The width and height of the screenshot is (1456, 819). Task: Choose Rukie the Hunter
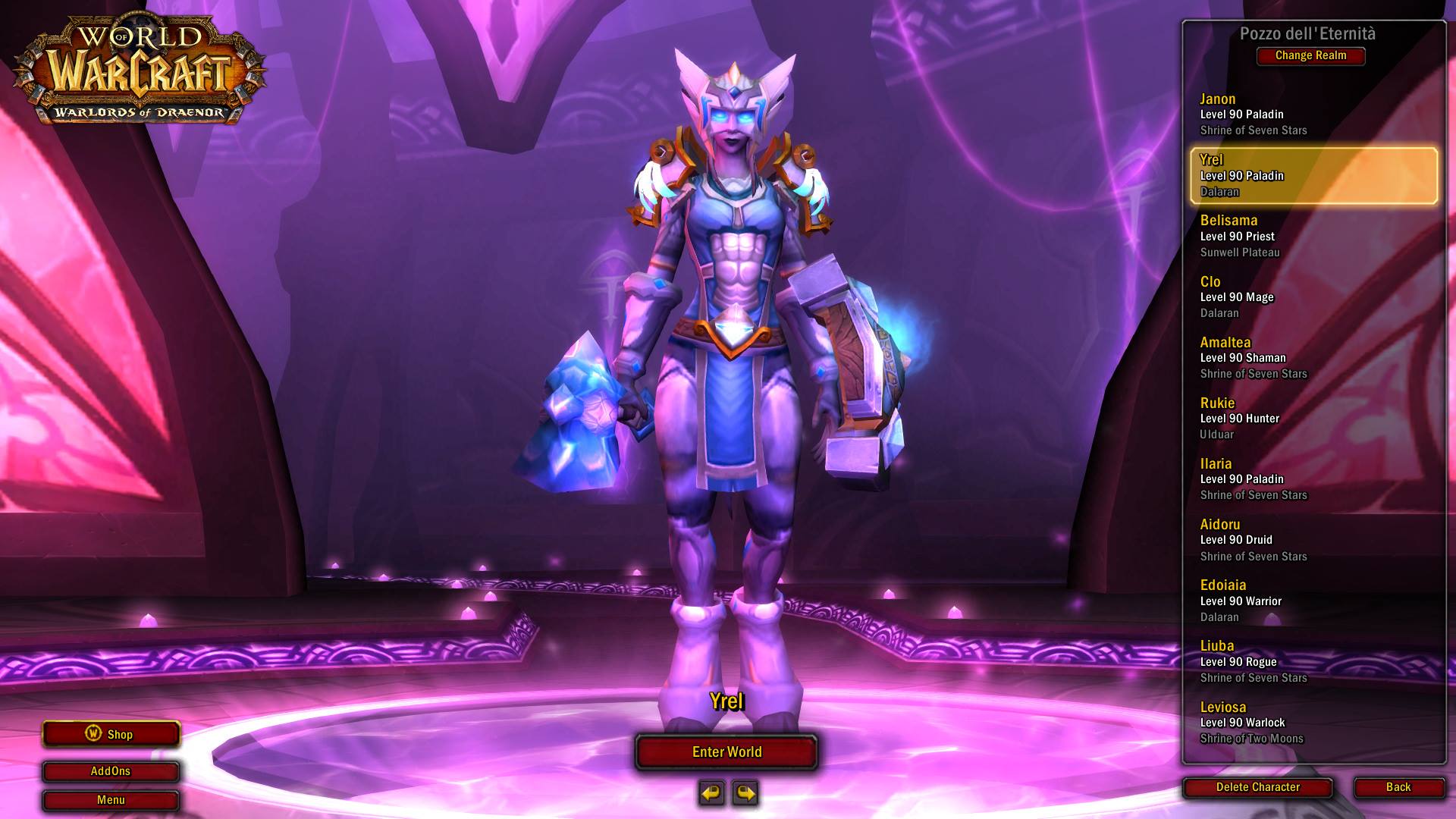(1312, 418)
